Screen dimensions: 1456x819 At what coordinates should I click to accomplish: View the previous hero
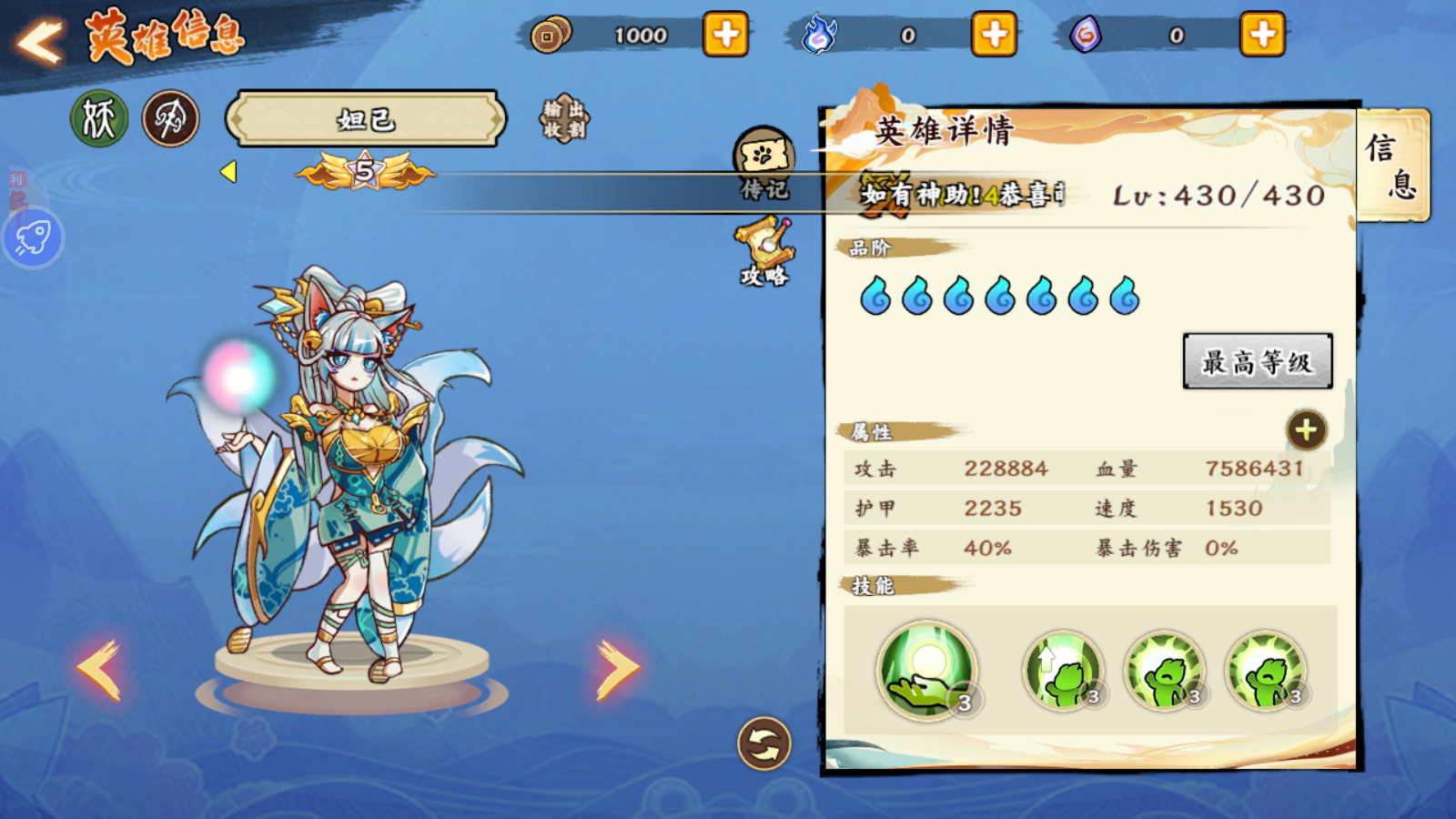point(98,669)
